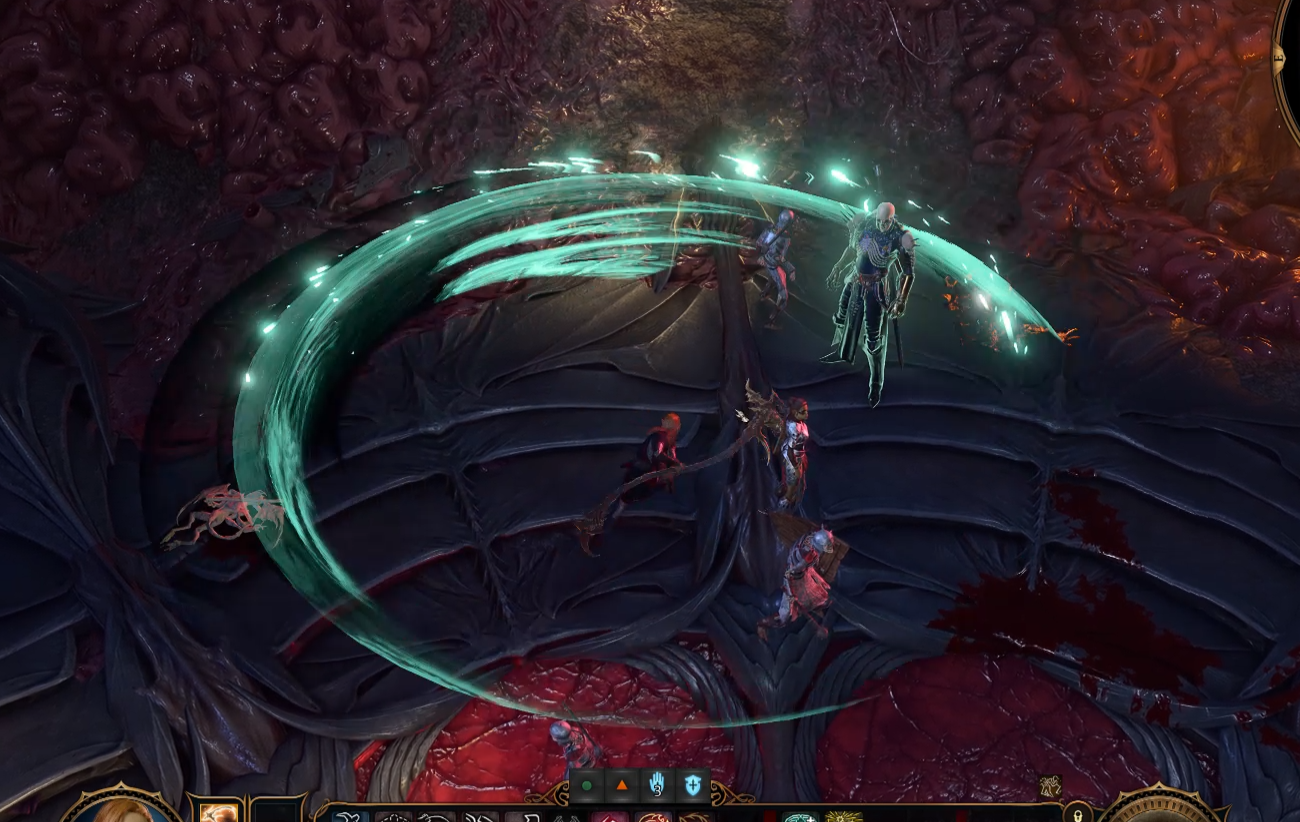The width and height of the screenshot is (1300, 822).
Task: Click the small gold figure icon near the right hotbar
Action: click(1049, 787)
